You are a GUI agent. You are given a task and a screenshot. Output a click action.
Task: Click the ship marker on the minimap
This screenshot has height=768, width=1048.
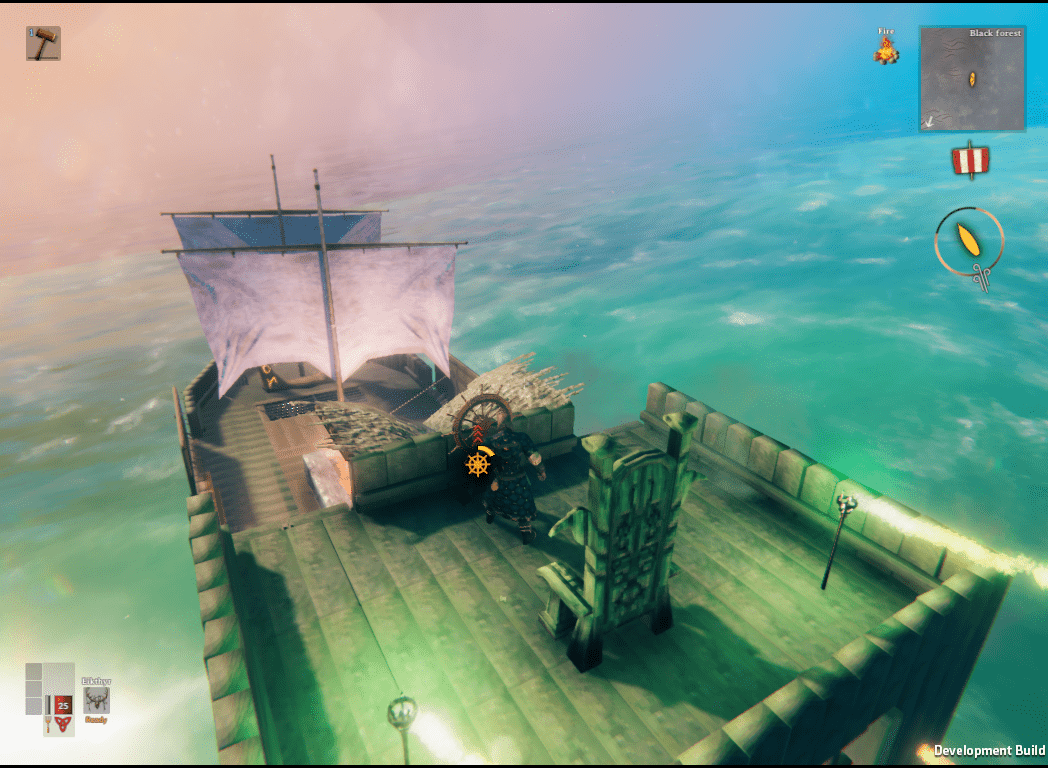pyautogui.click(x=971, y=80)
